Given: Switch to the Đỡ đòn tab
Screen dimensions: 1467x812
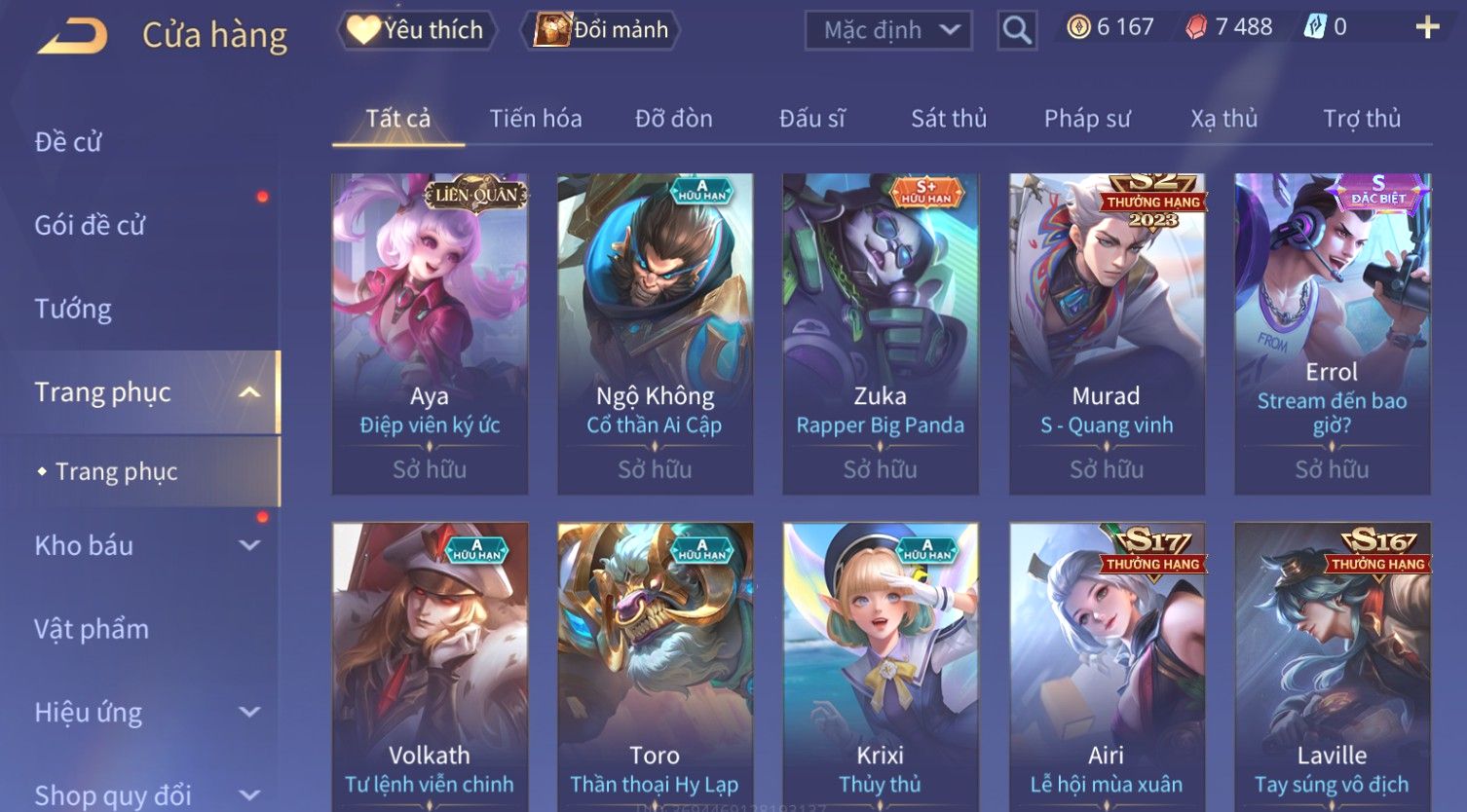Looking at the screenshot, I should point(673,119).
